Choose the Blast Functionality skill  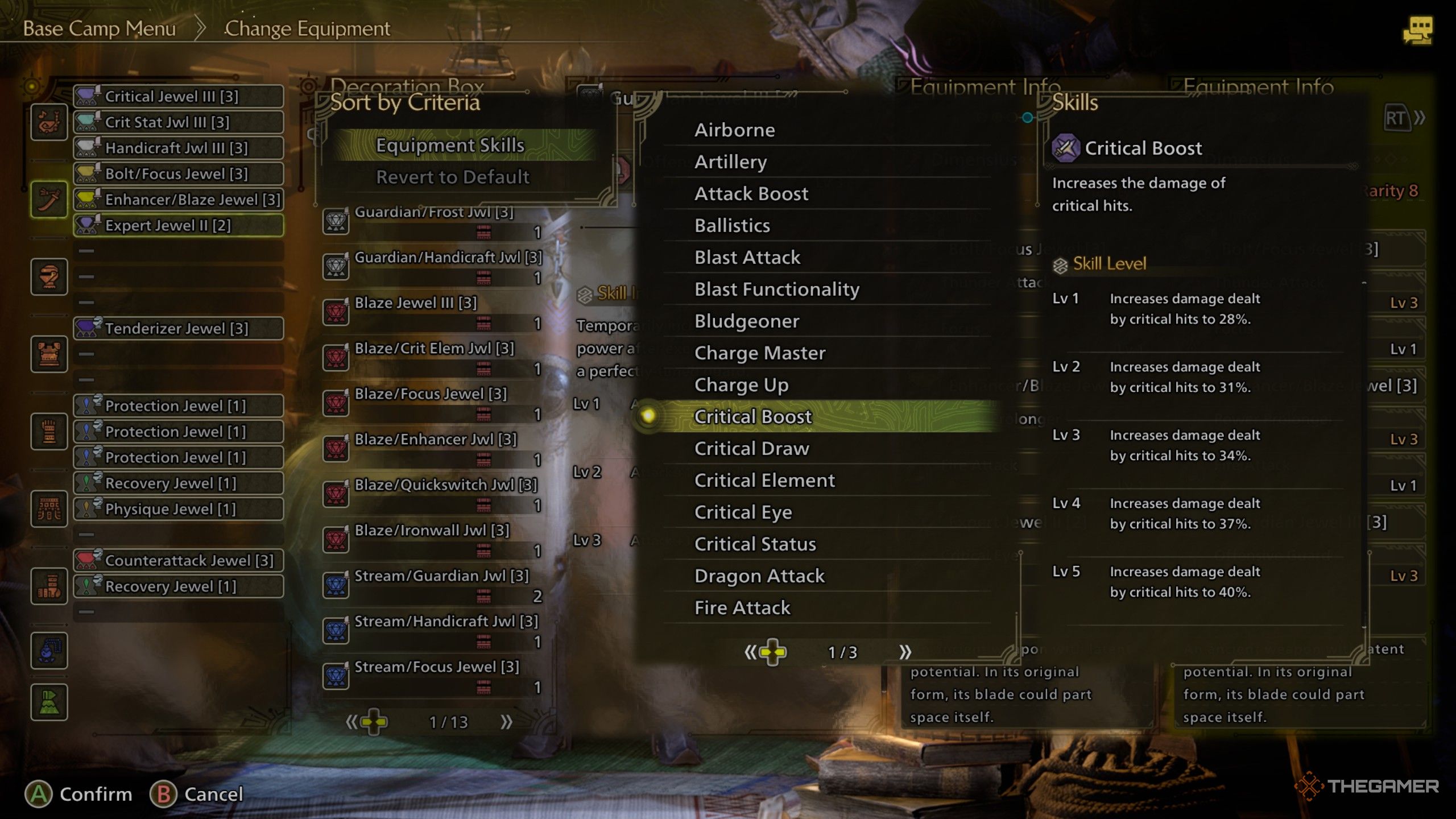[776, 289]
